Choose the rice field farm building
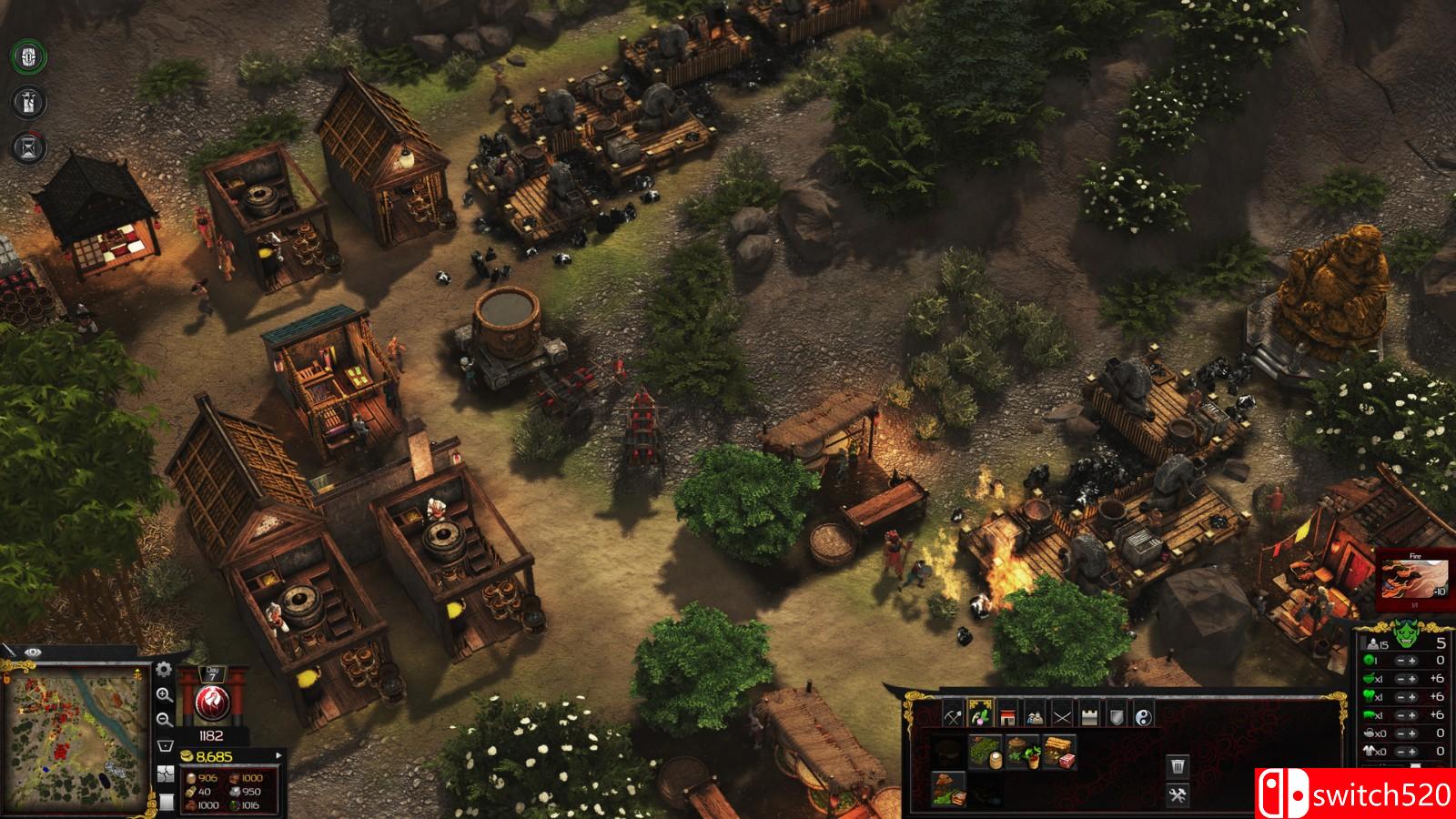Screen dimensions: 1456x819 tap(986, 753)
